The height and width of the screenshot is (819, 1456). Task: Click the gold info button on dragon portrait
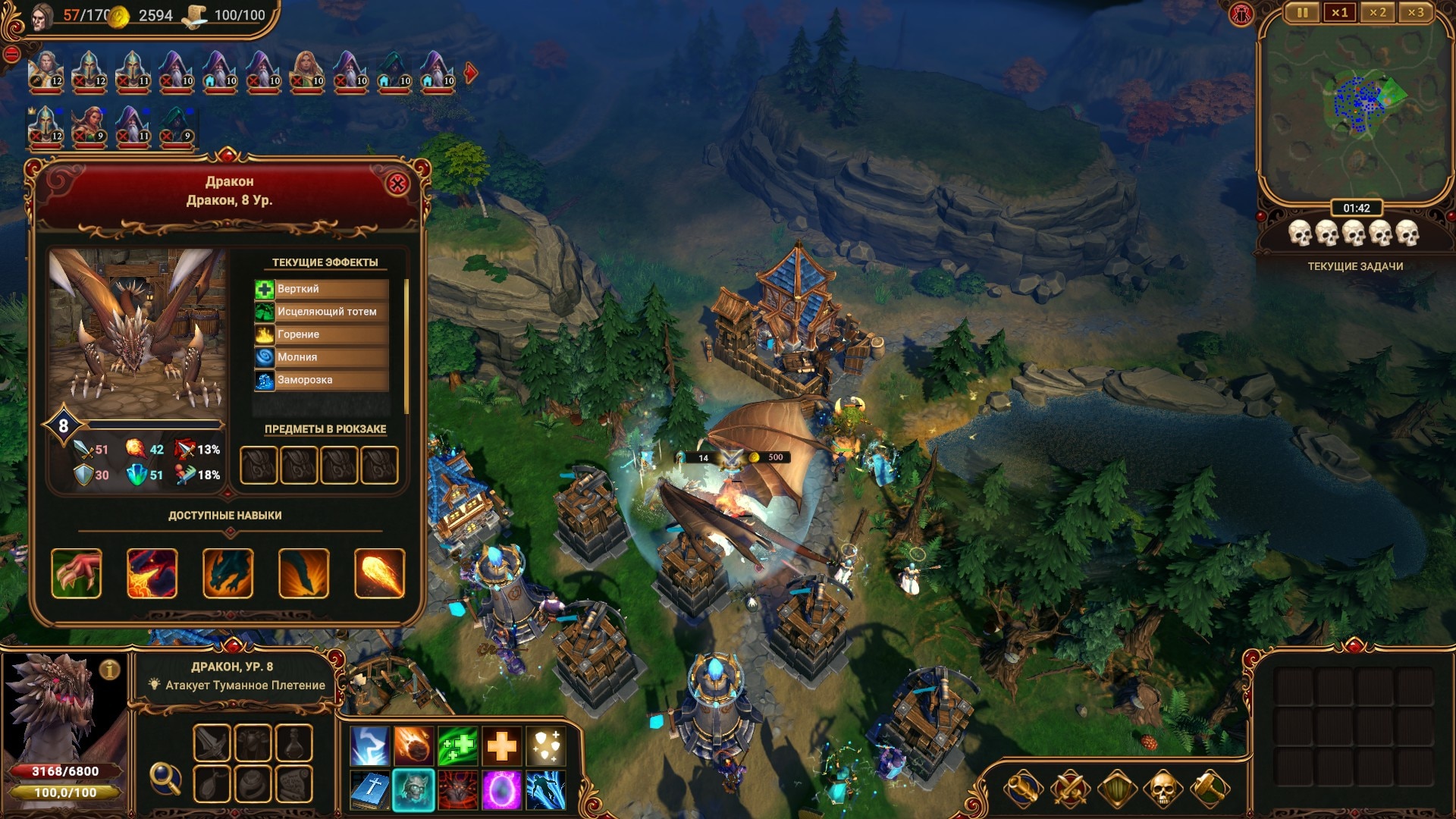point(110,670)
